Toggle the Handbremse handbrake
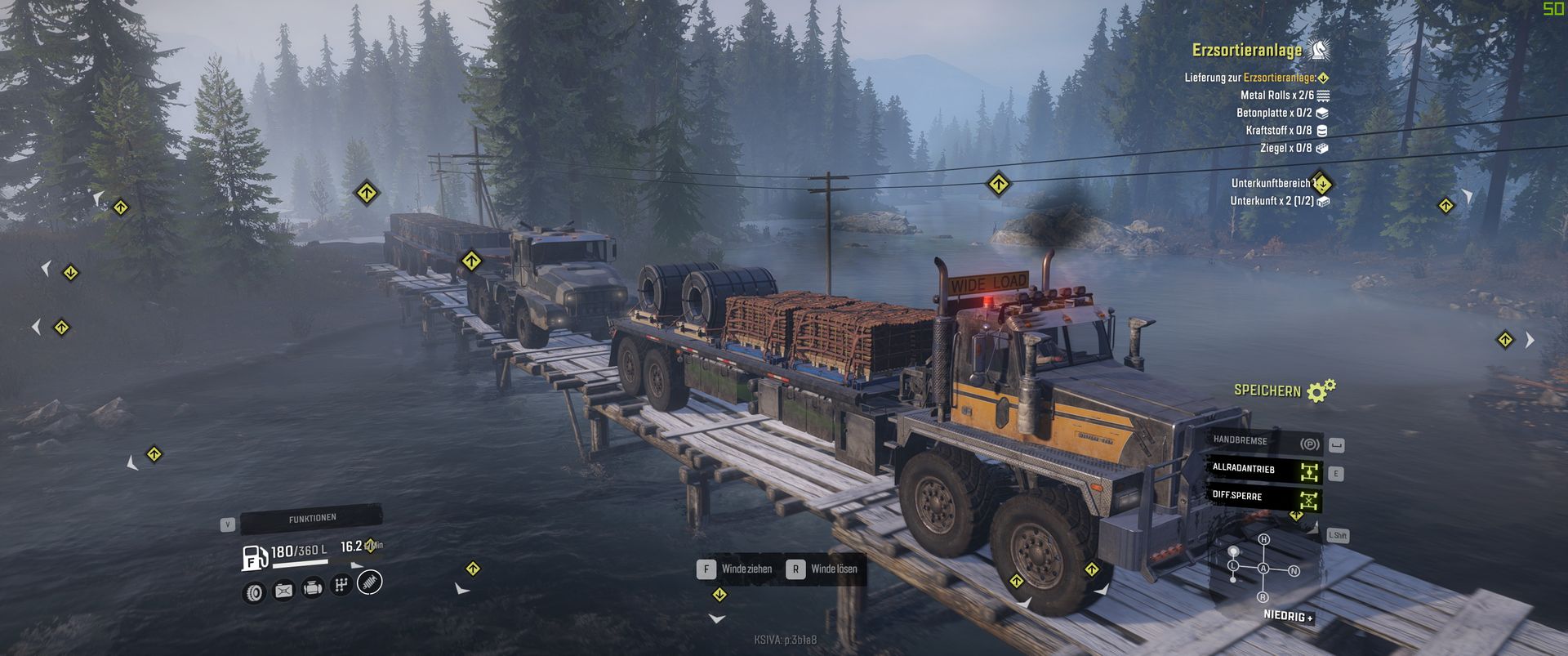Image resolution: width=1568 pixels, height=656 pixels. pyautogui.click(x=1264, y=442)
